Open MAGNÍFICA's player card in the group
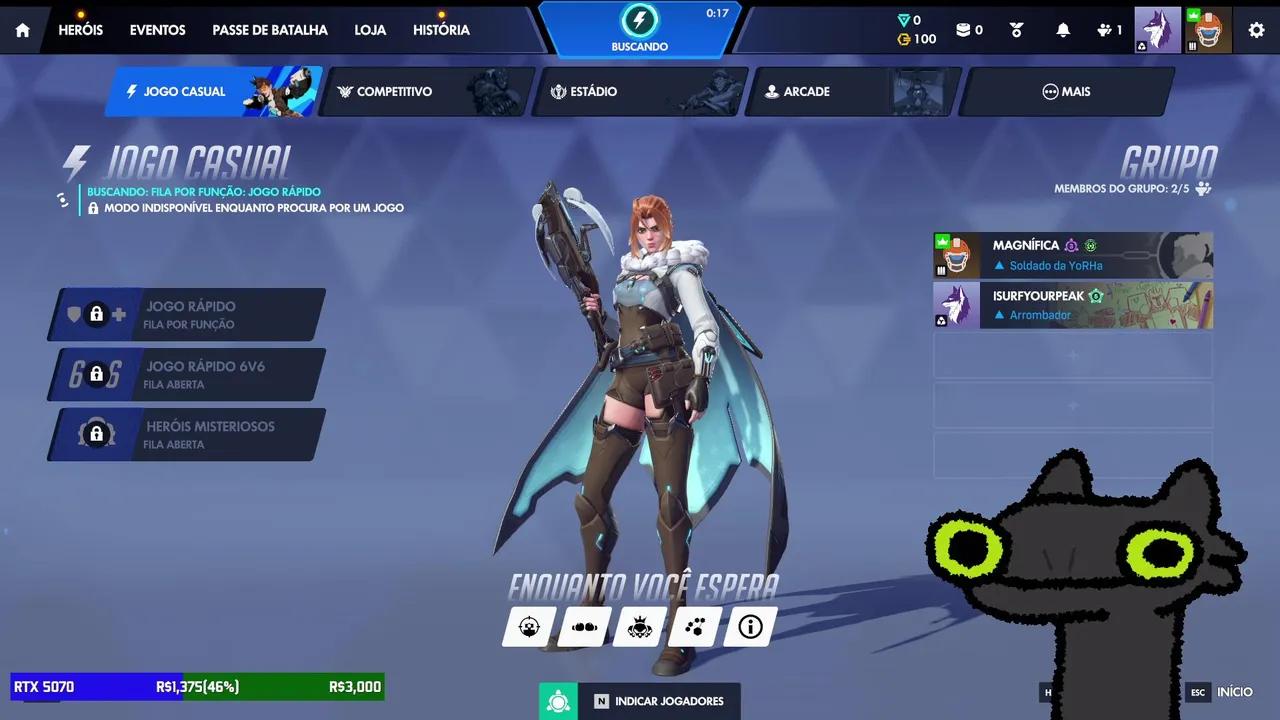1280x720 pixels. tap(1072, 255)
